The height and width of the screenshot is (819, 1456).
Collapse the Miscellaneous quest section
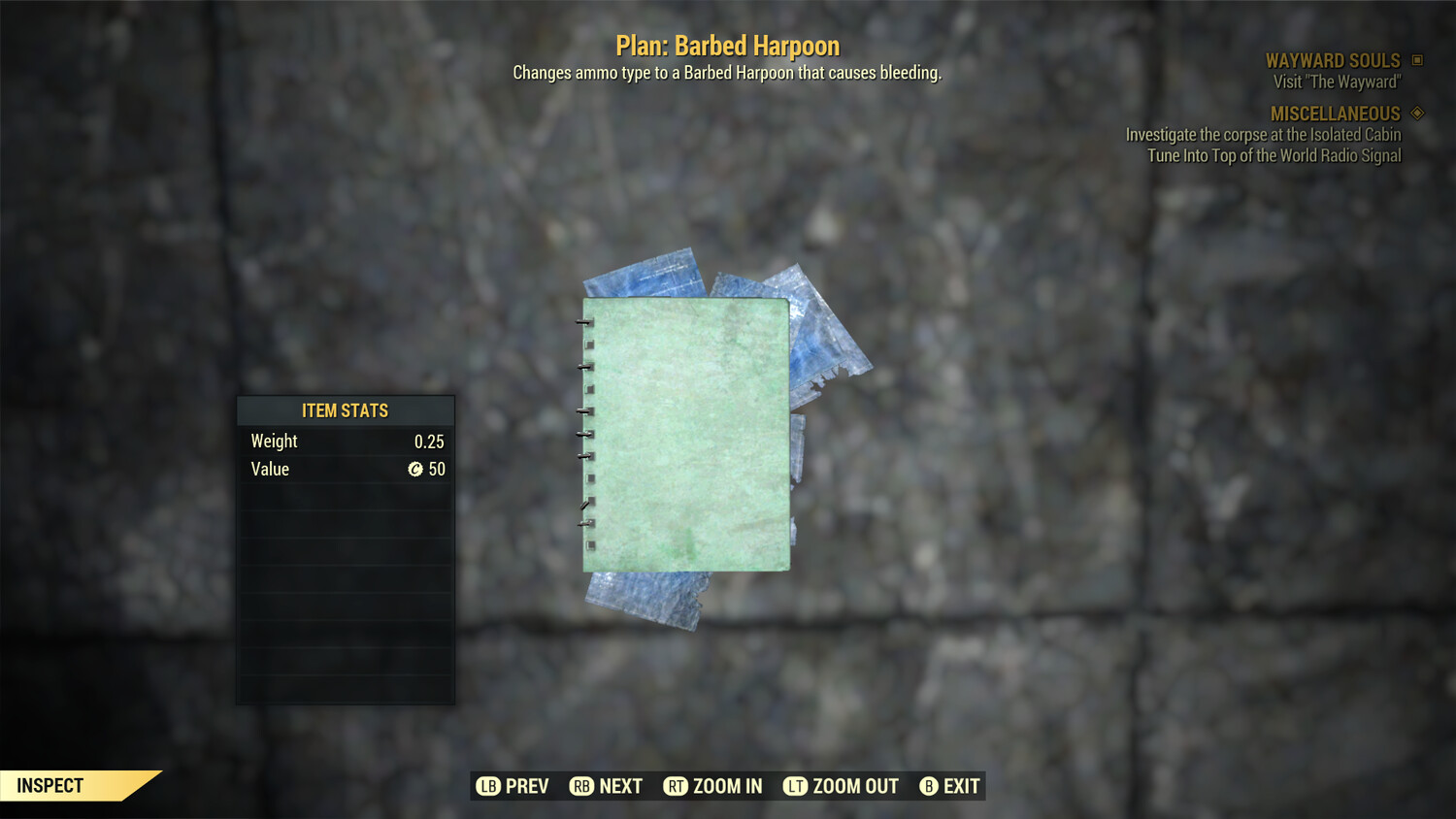1336,113
